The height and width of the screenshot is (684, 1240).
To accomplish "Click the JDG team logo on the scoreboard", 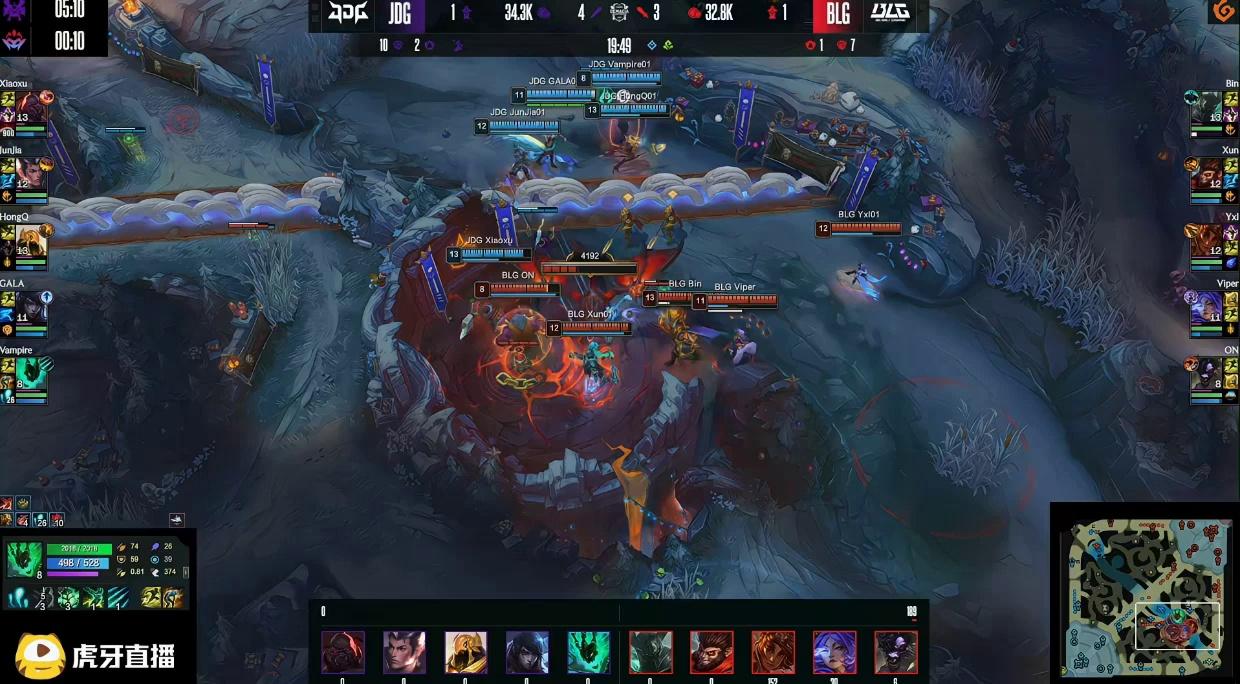I will (349, 13).
